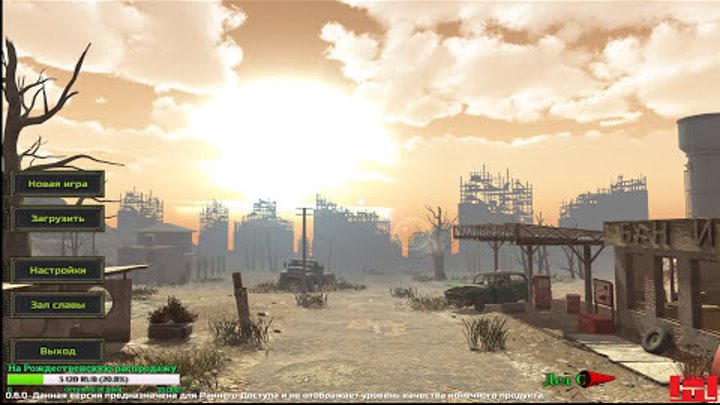
Task: Exit the game via Выход
Action: pos(58,351)
